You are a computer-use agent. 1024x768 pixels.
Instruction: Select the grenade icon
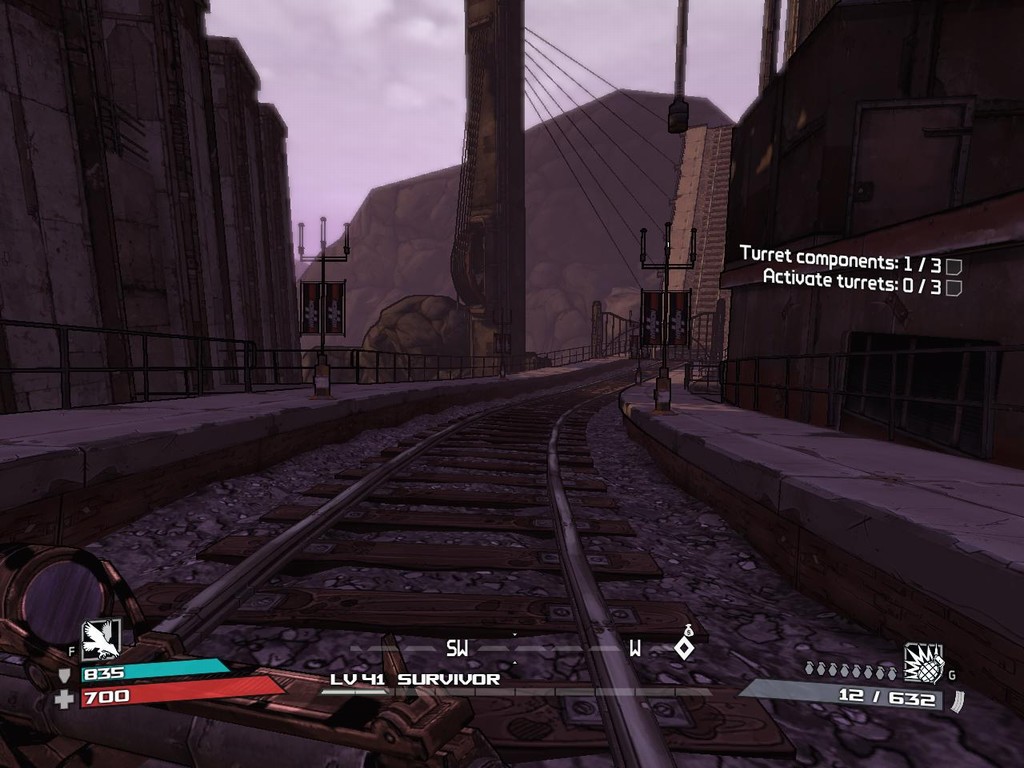[x=923, y=663]
